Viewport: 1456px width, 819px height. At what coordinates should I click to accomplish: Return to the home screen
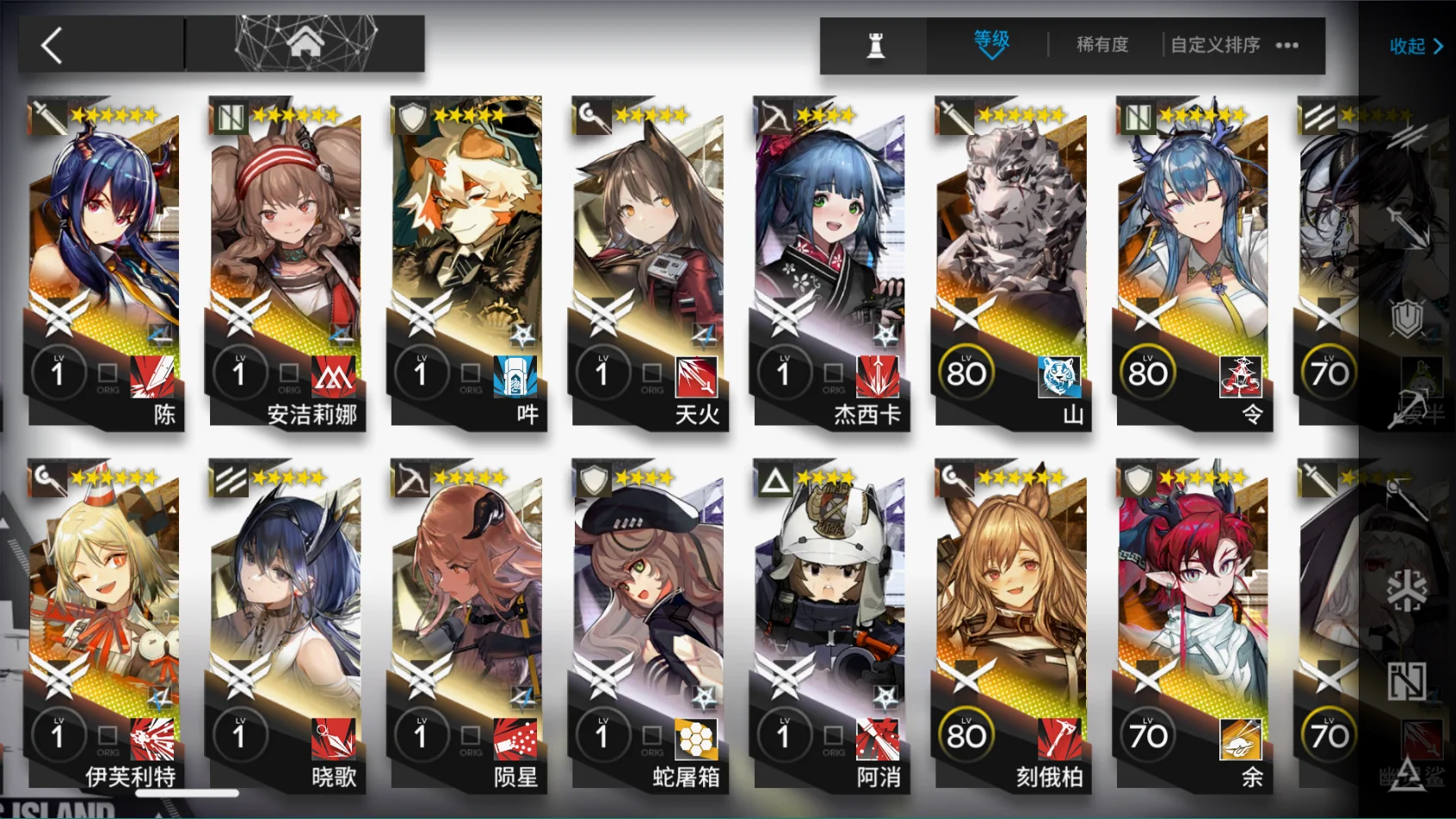click(305, 43)
